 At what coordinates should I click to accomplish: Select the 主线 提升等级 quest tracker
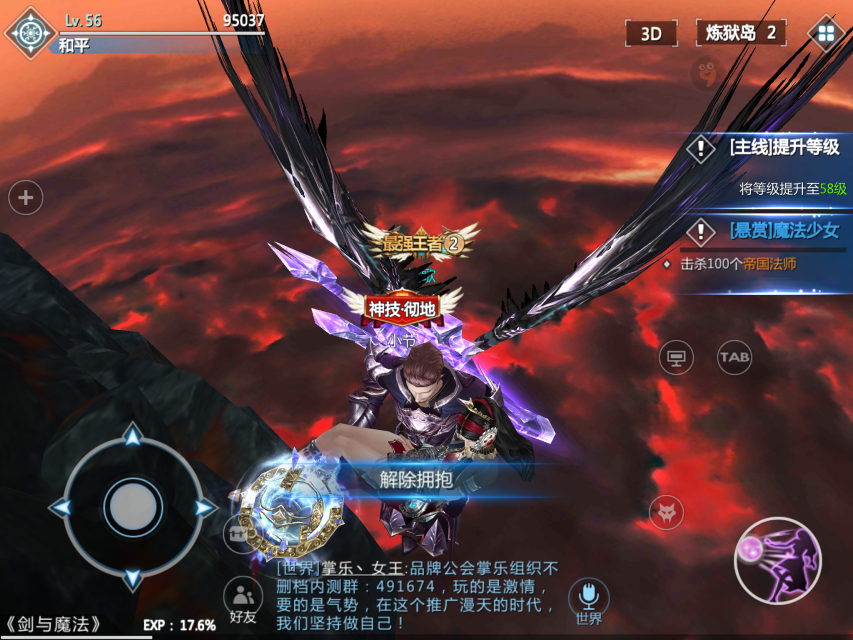(769, 148)
